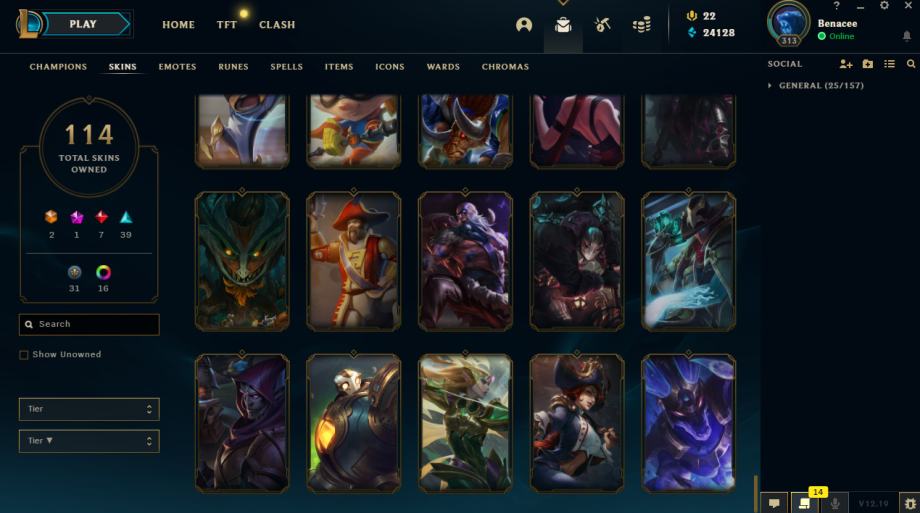Click the PLAY button
Image resolution: width=920 pixels, height=513 pixels.
tap(84, 24)
